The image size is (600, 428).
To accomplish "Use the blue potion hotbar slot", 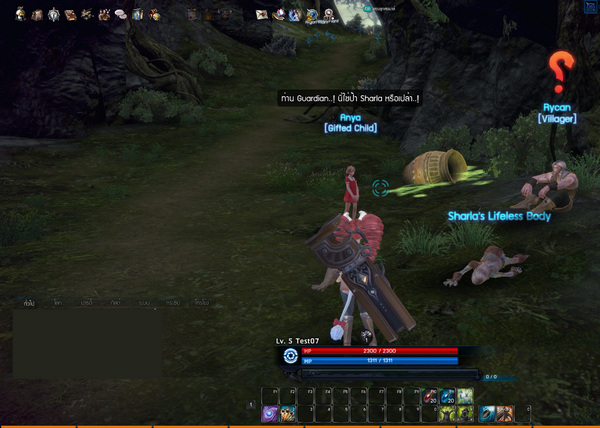I will pos(448,397).
